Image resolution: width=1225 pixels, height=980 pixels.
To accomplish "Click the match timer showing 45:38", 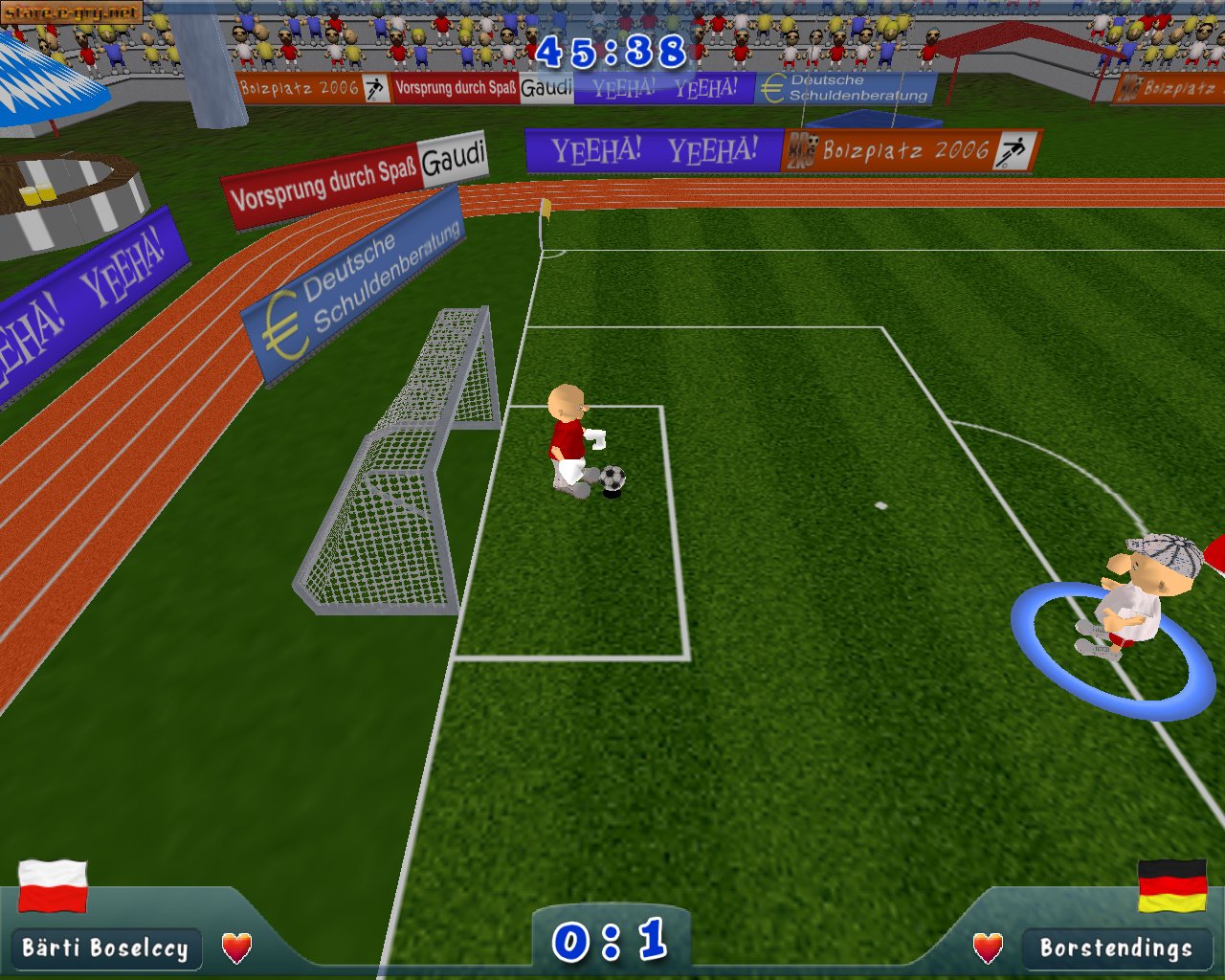I will click(611, 53).
